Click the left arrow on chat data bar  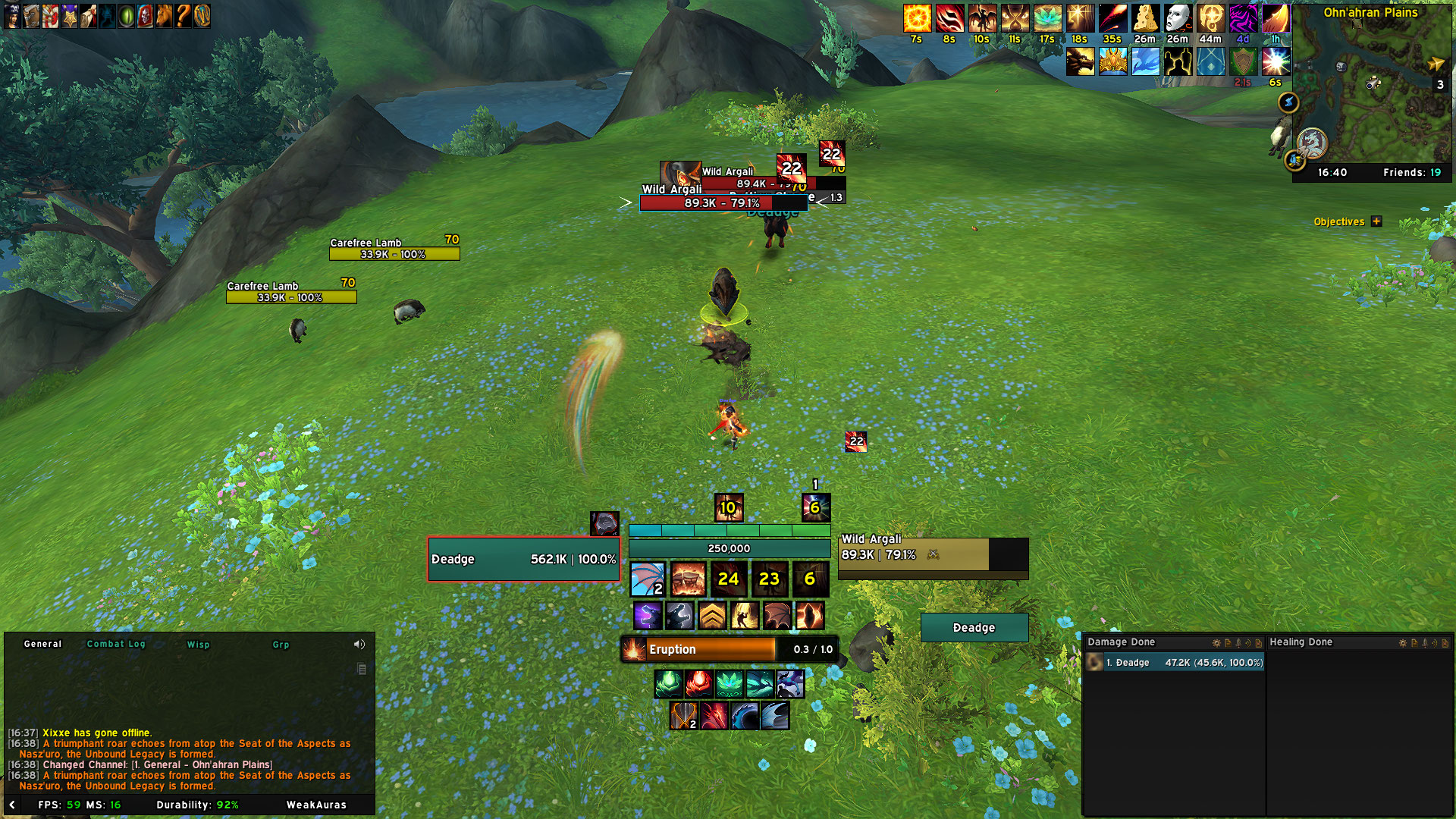12,805
